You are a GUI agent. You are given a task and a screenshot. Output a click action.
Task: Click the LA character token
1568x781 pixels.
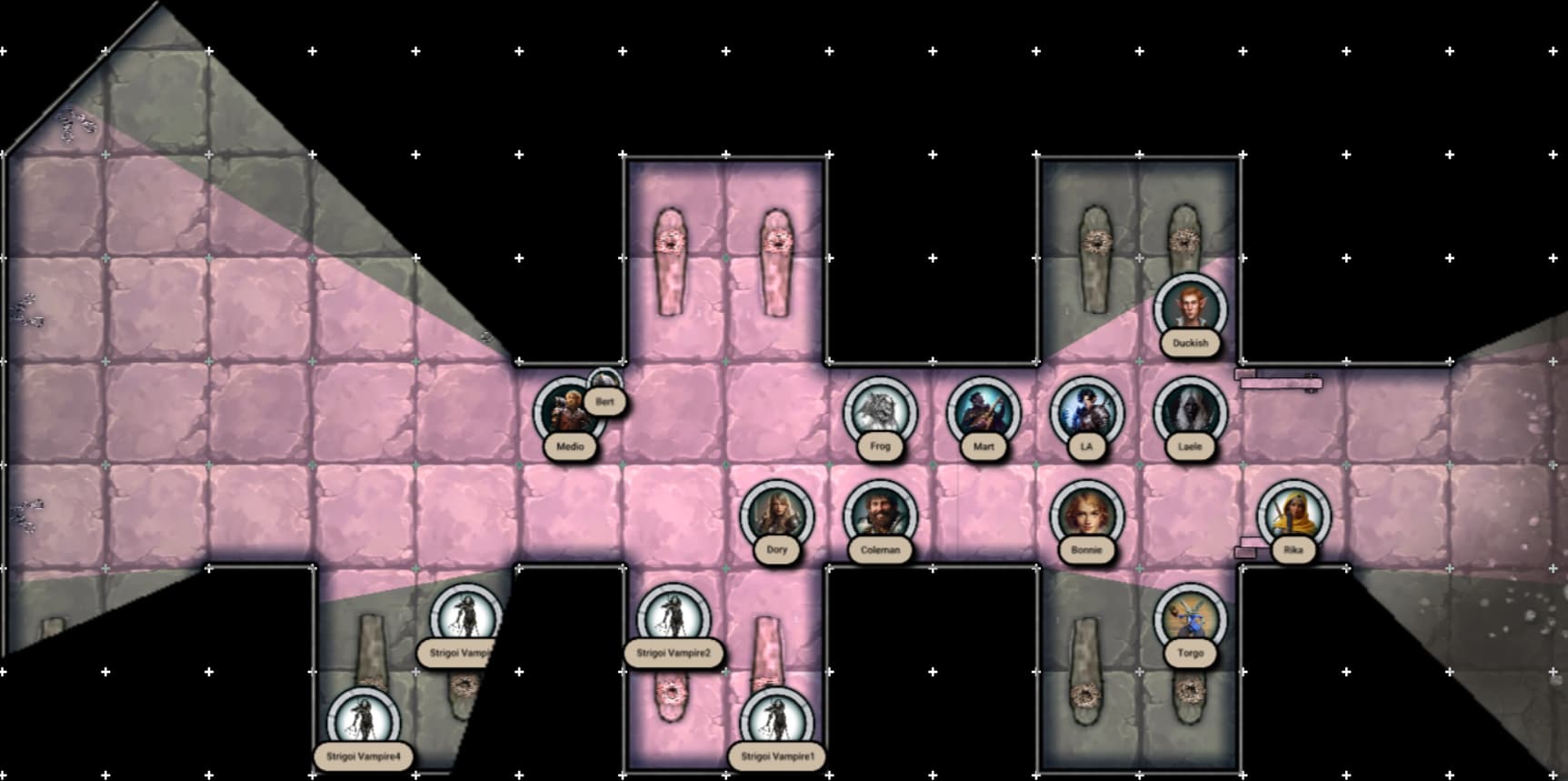tap(1086, 412)
